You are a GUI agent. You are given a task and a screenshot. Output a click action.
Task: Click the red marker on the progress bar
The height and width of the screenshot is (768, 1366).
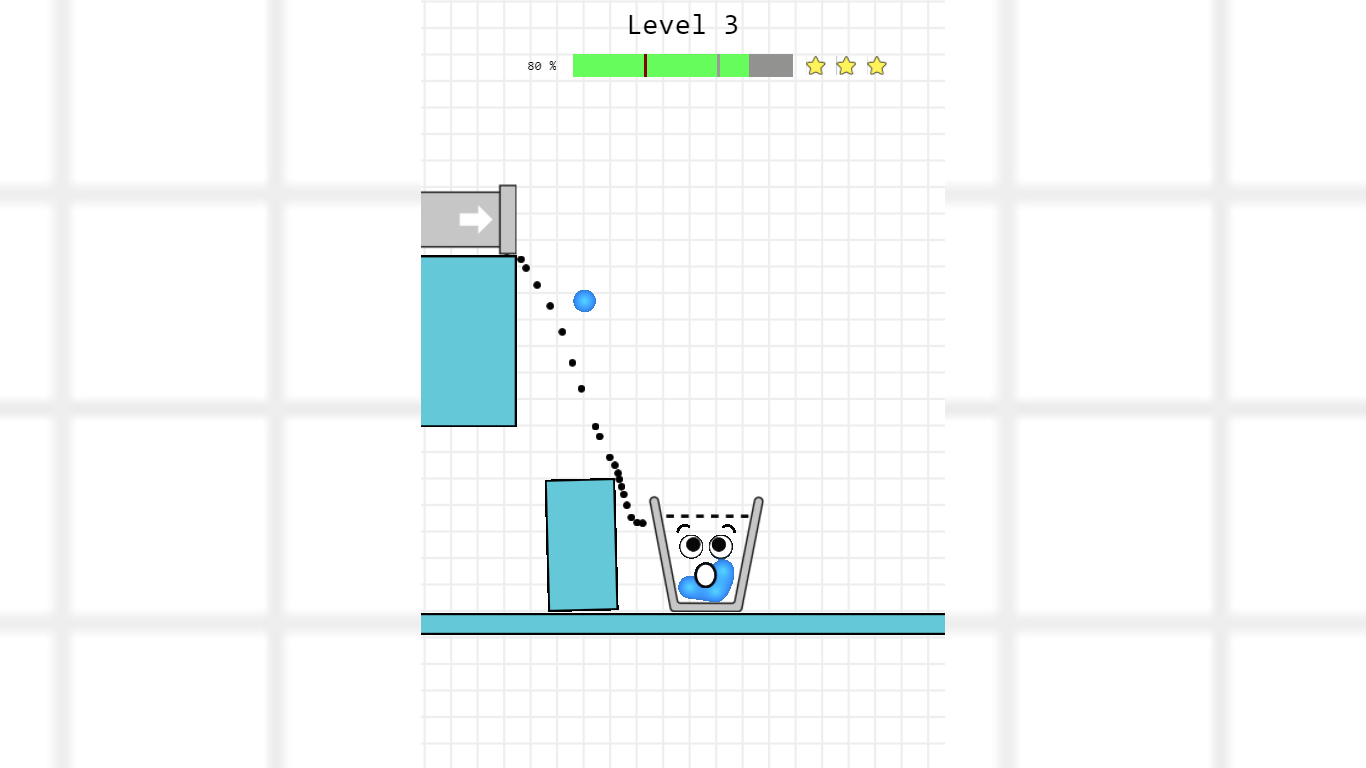tap(645, 65)
